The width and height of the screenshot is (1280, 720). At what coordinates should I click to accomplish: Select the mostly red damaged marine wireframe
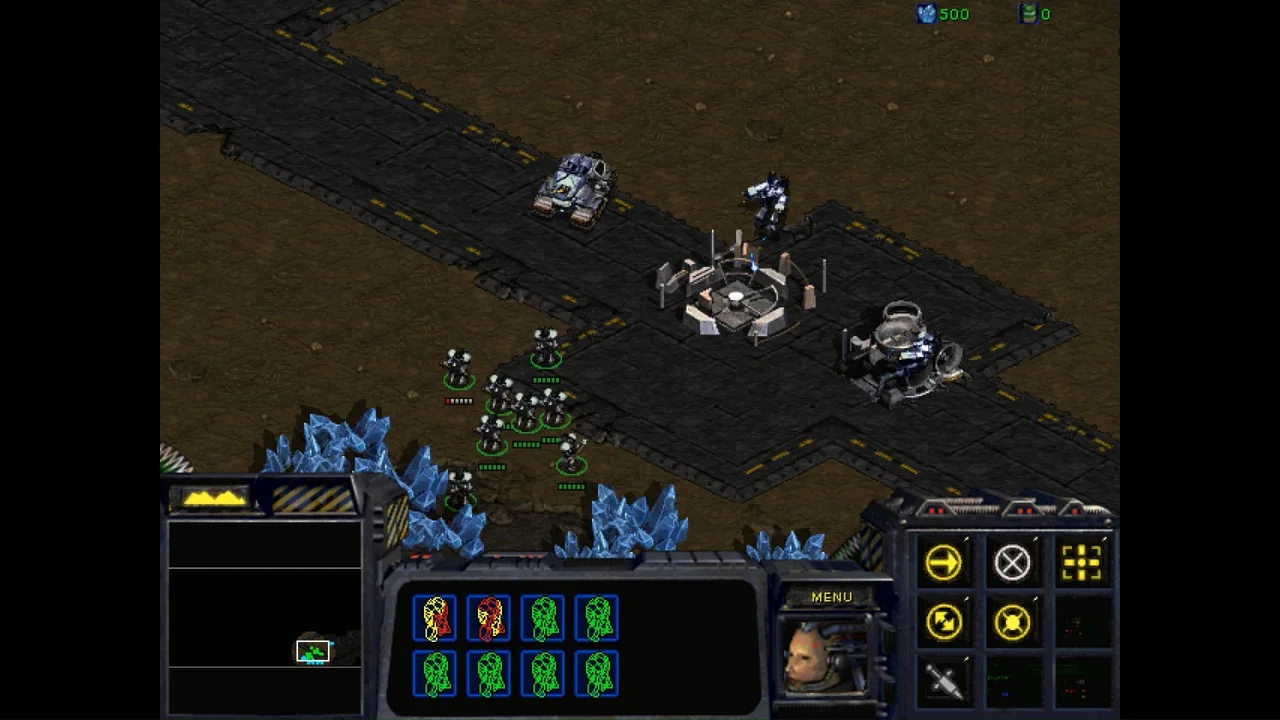tap(490, 619)
